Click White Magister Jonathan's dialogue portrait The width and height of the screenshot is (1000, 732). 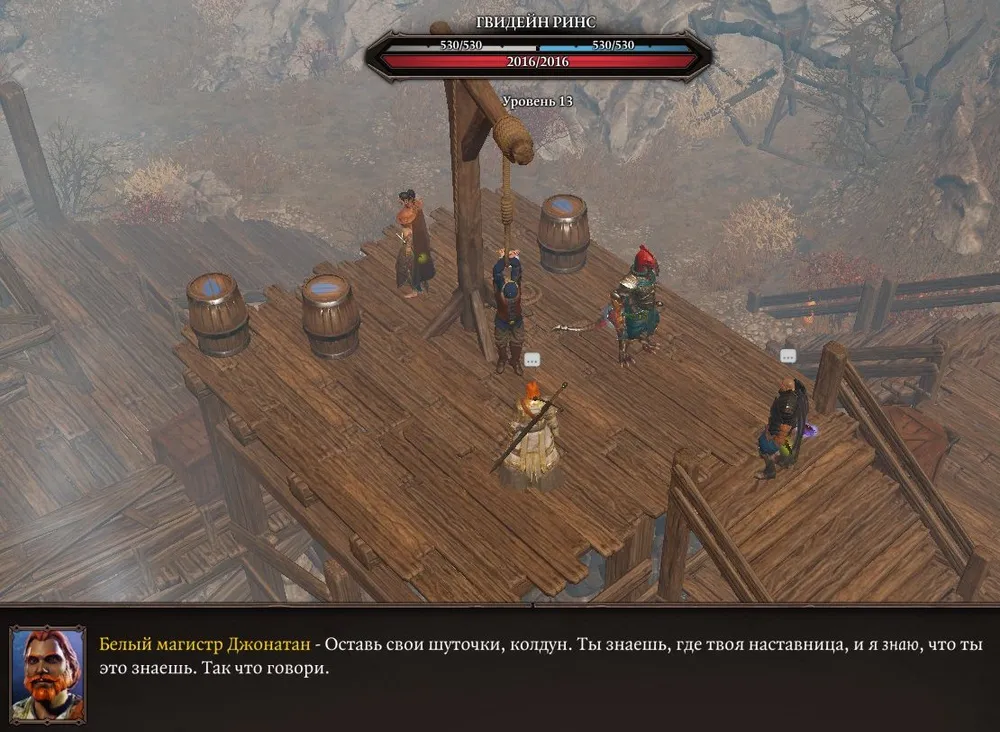coord(47,673)
